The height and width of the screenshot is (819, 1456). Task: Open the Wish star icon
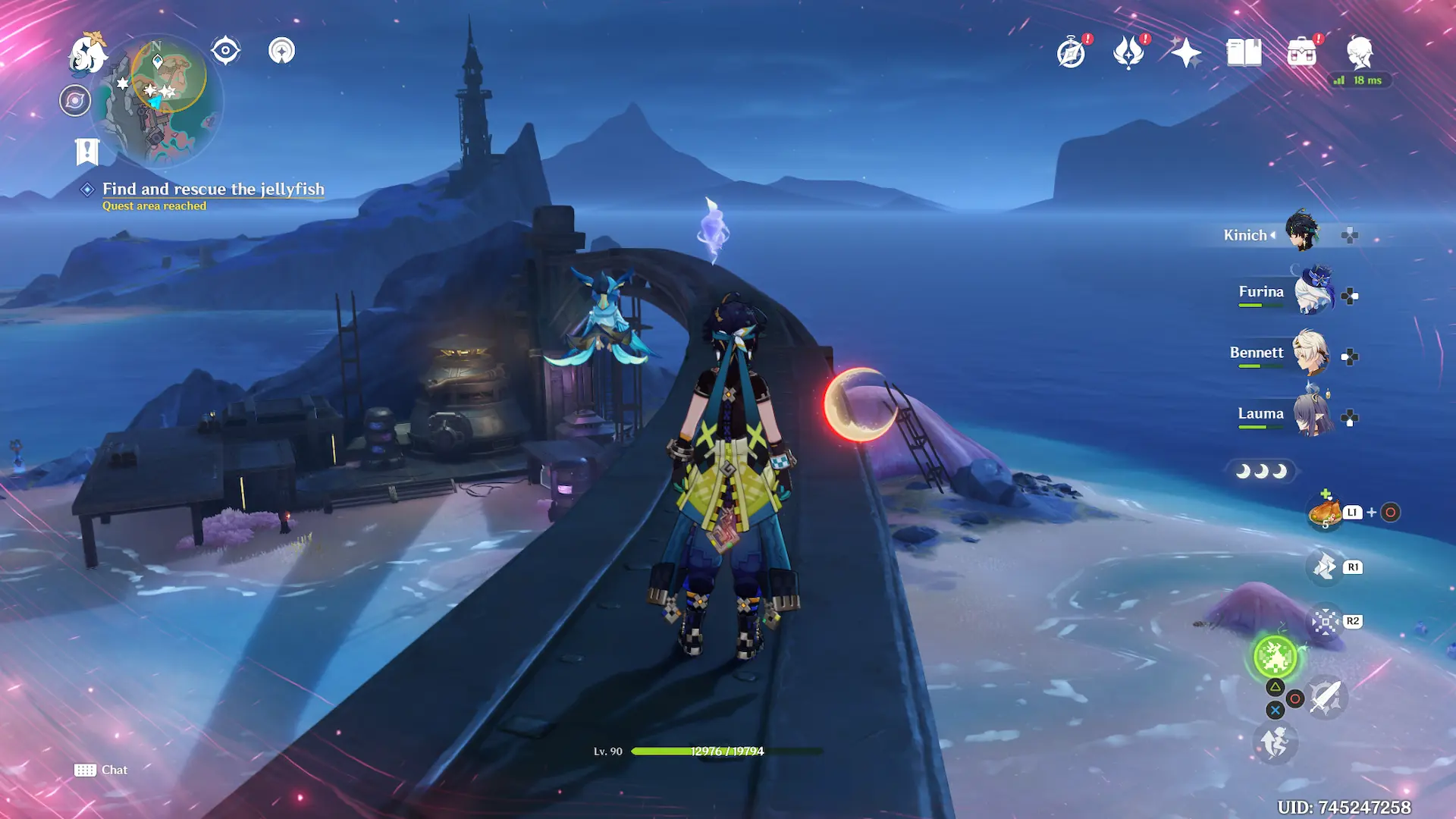1186,53
